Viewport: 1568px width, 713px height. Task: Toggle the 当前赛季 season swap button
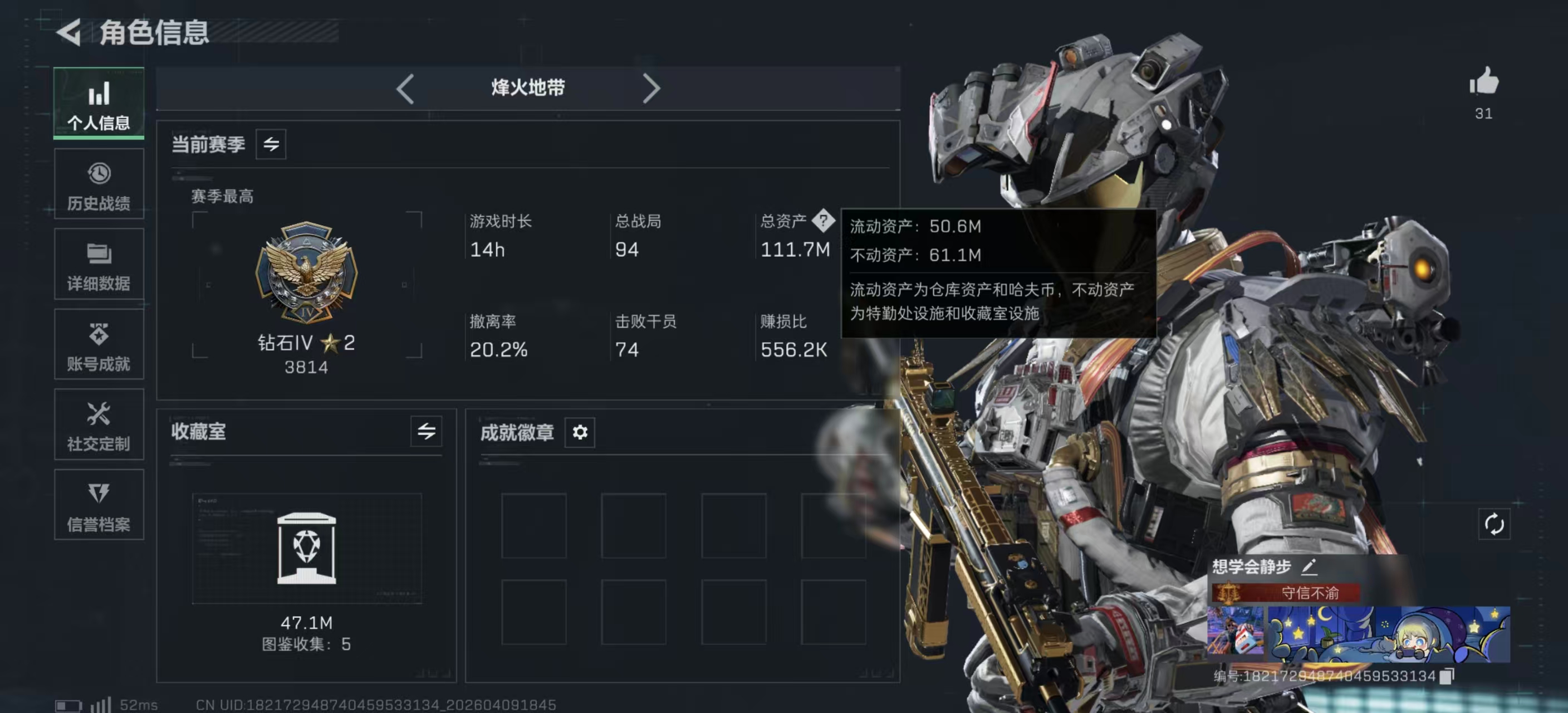(x=271, y=144)
